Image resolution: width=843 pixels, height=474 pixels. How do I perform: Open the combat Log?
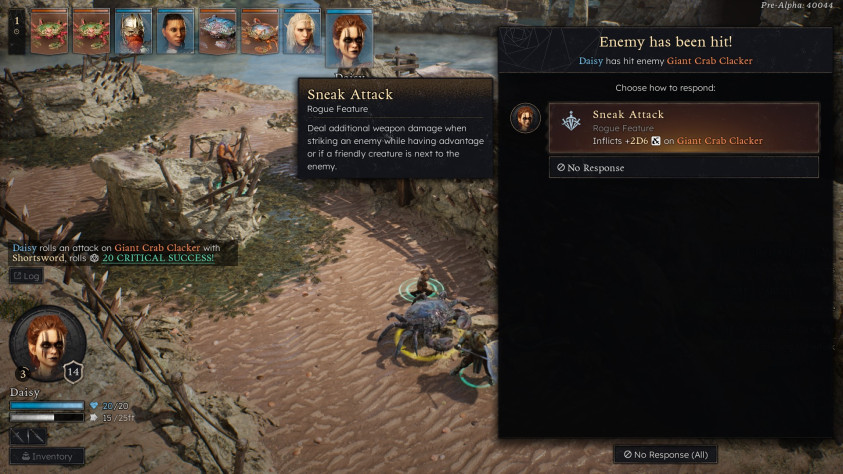click(27, 275)
